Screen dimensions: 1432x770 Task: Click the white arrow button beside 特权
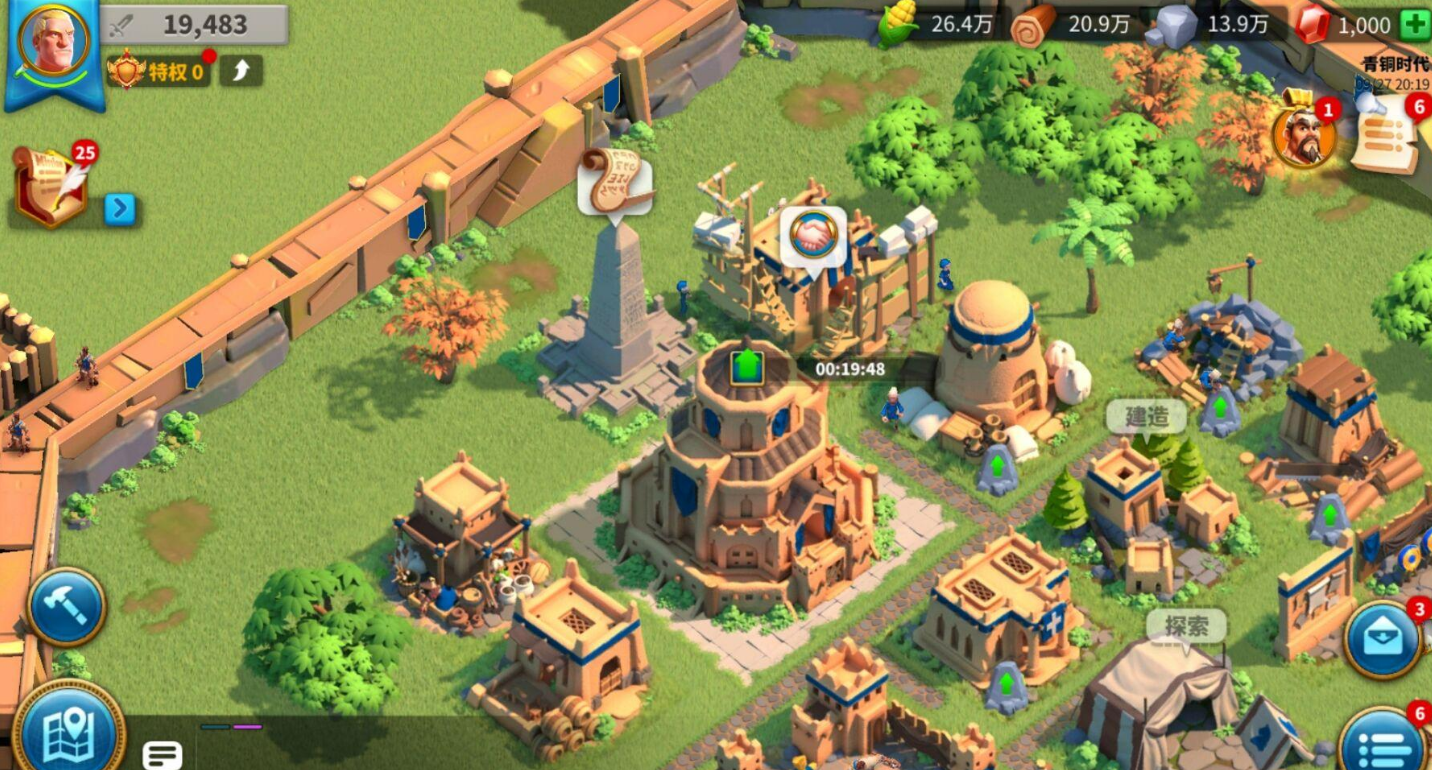point(241,70)
